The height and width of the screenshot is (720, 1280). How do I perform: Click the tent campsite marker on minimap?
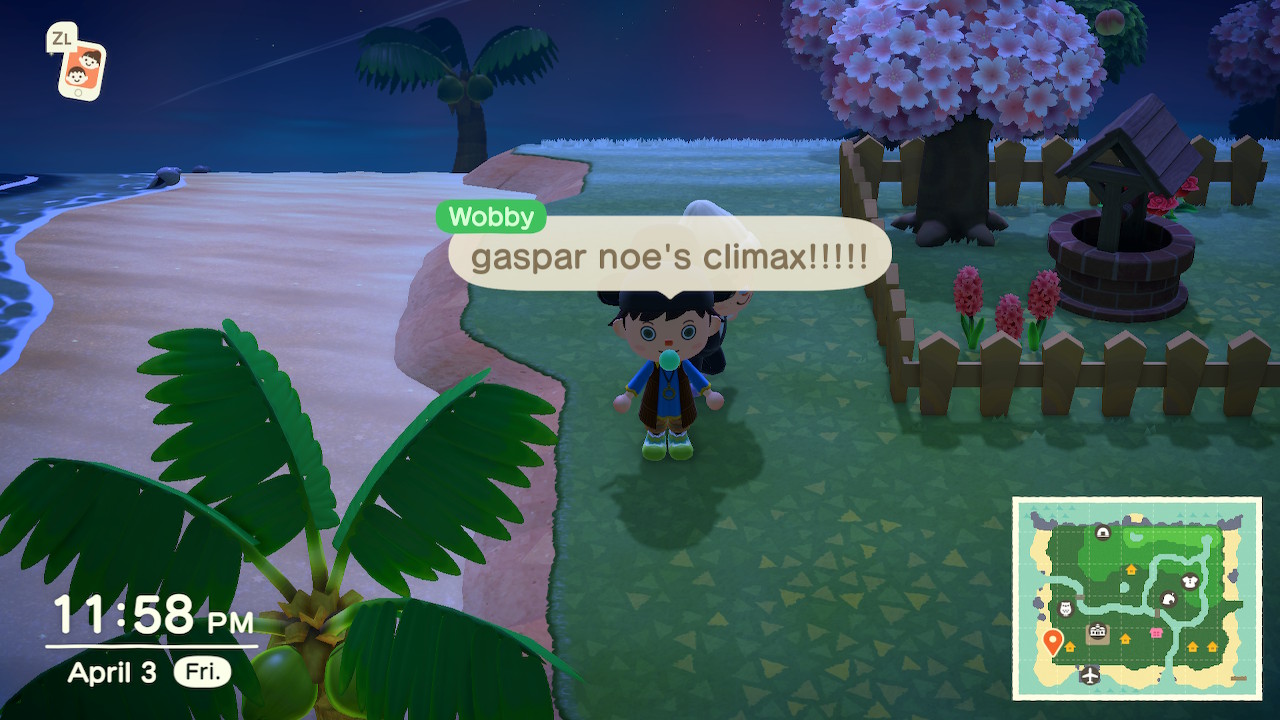pos(1102,532)
